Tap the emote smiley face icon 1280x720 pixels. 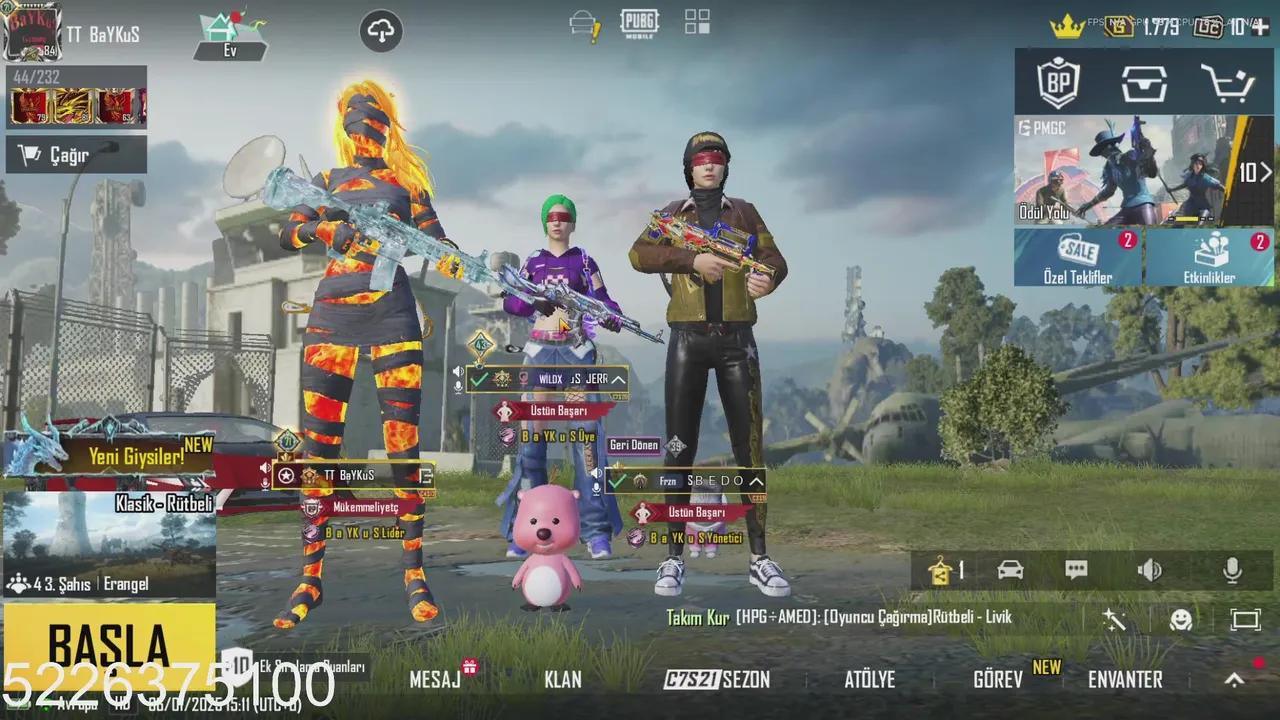pyautogui.click(x=1183, y=619)
